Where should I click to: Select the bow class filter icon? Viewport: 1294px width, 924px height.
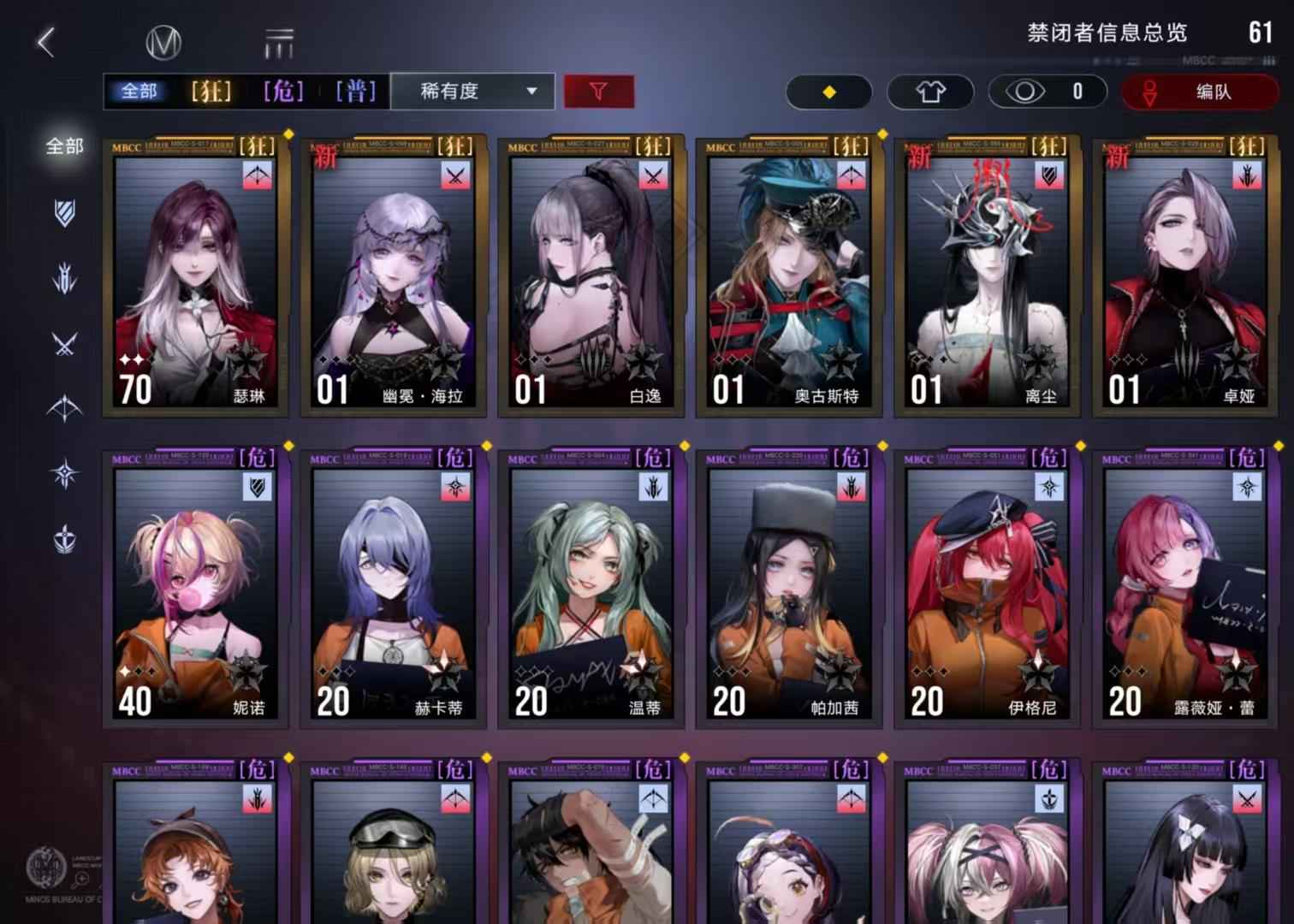pos(64,408)
